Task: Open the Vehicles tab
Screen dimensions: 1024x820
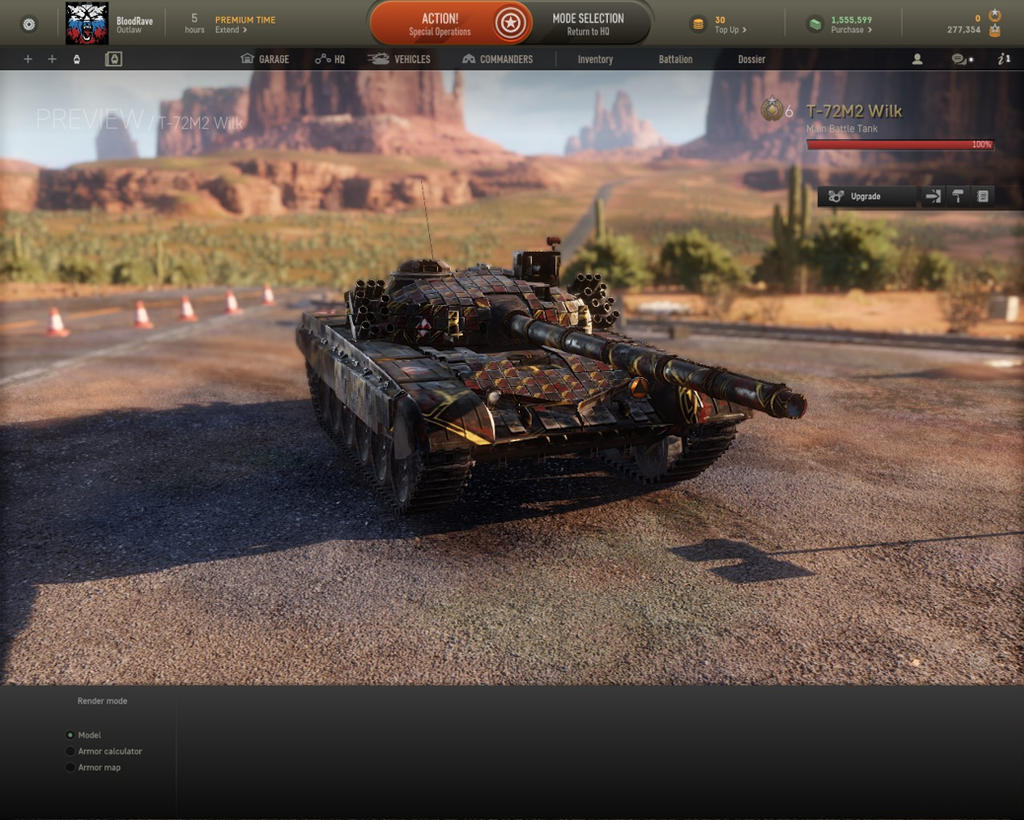Action: pyautogui.click(x=399, y=59)
